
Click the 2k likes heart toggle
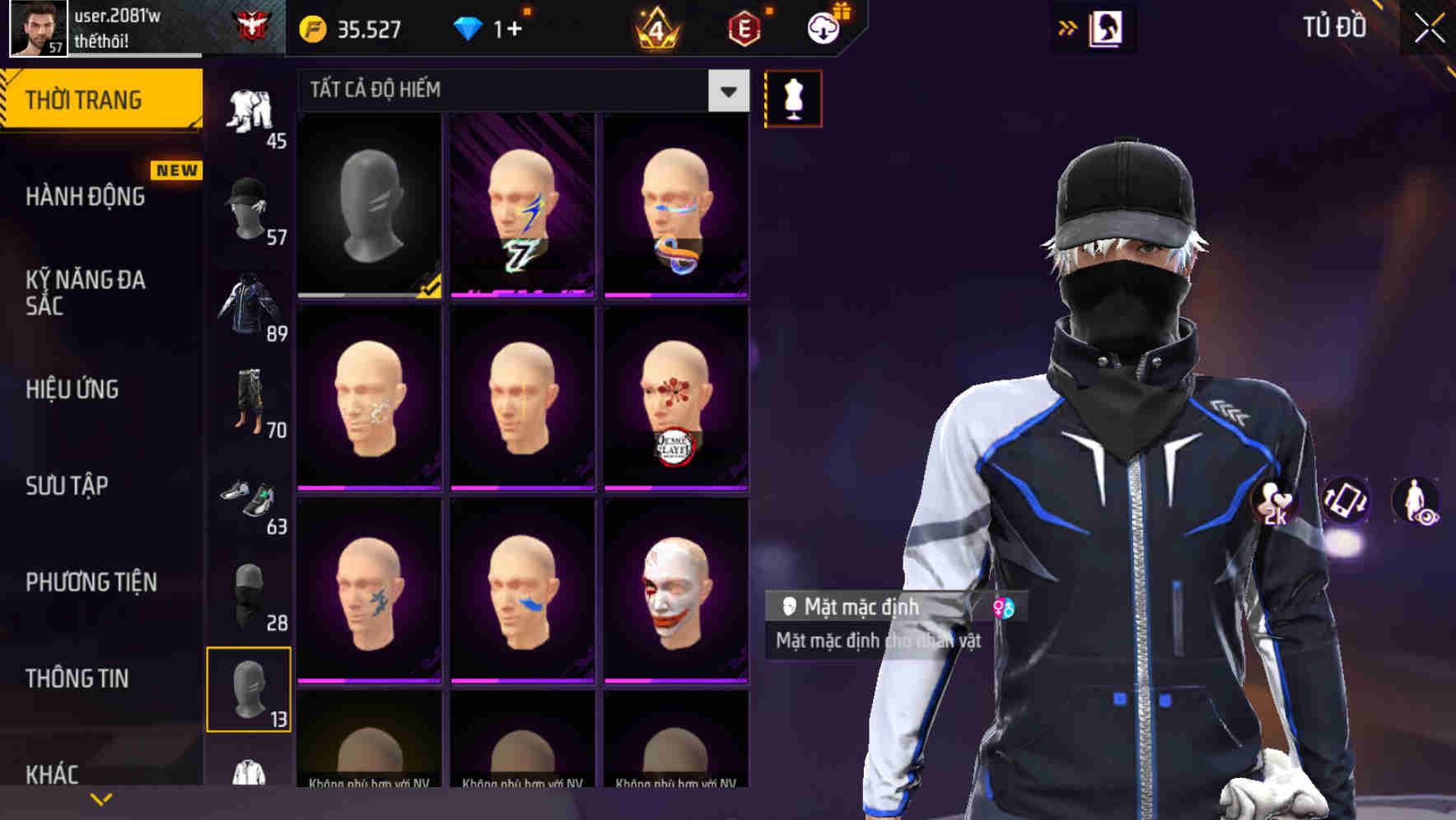point(1275,502)
